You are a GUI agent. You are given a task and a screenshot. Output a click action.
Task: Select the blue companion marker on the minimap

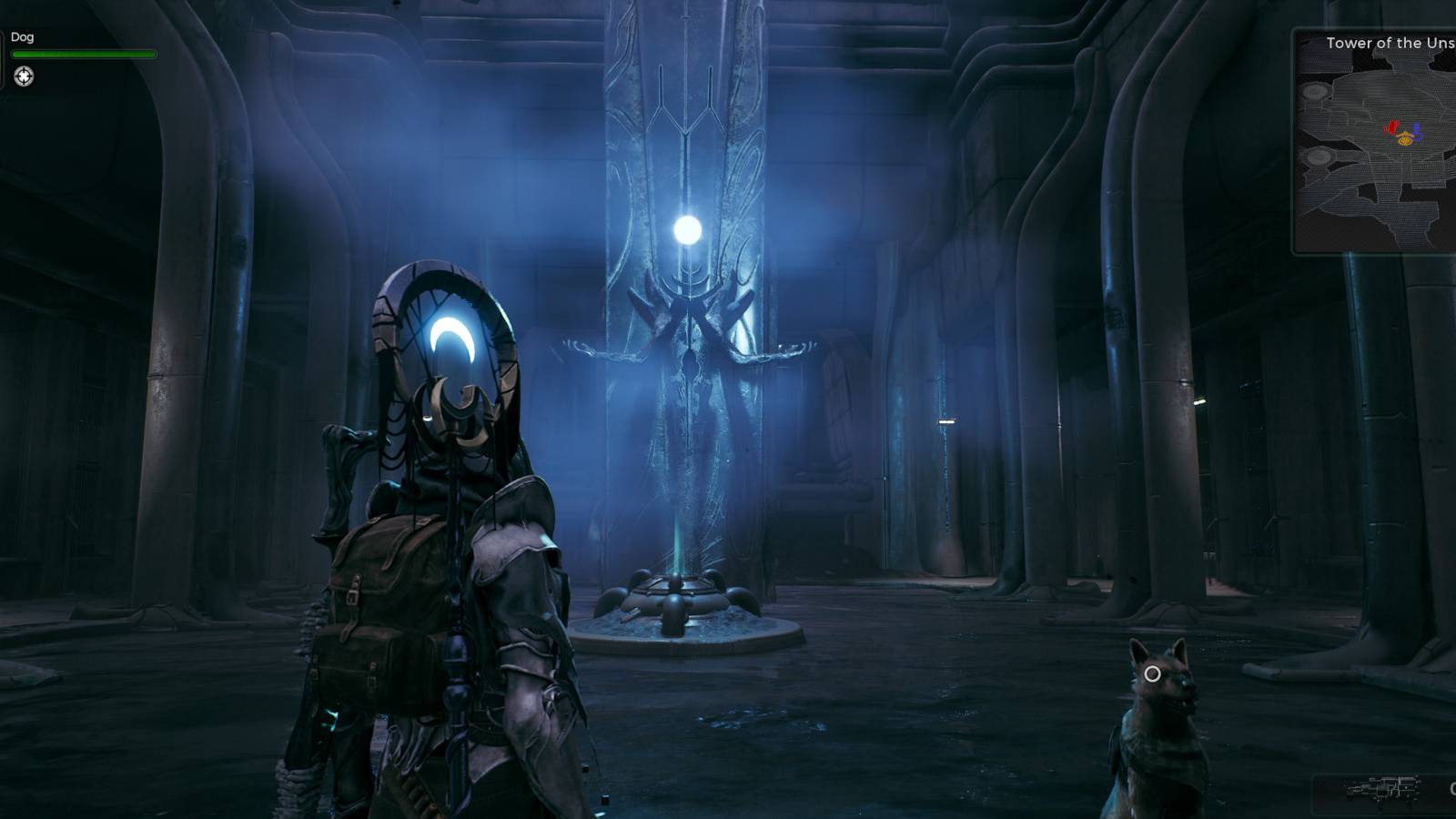point(1417,129)
